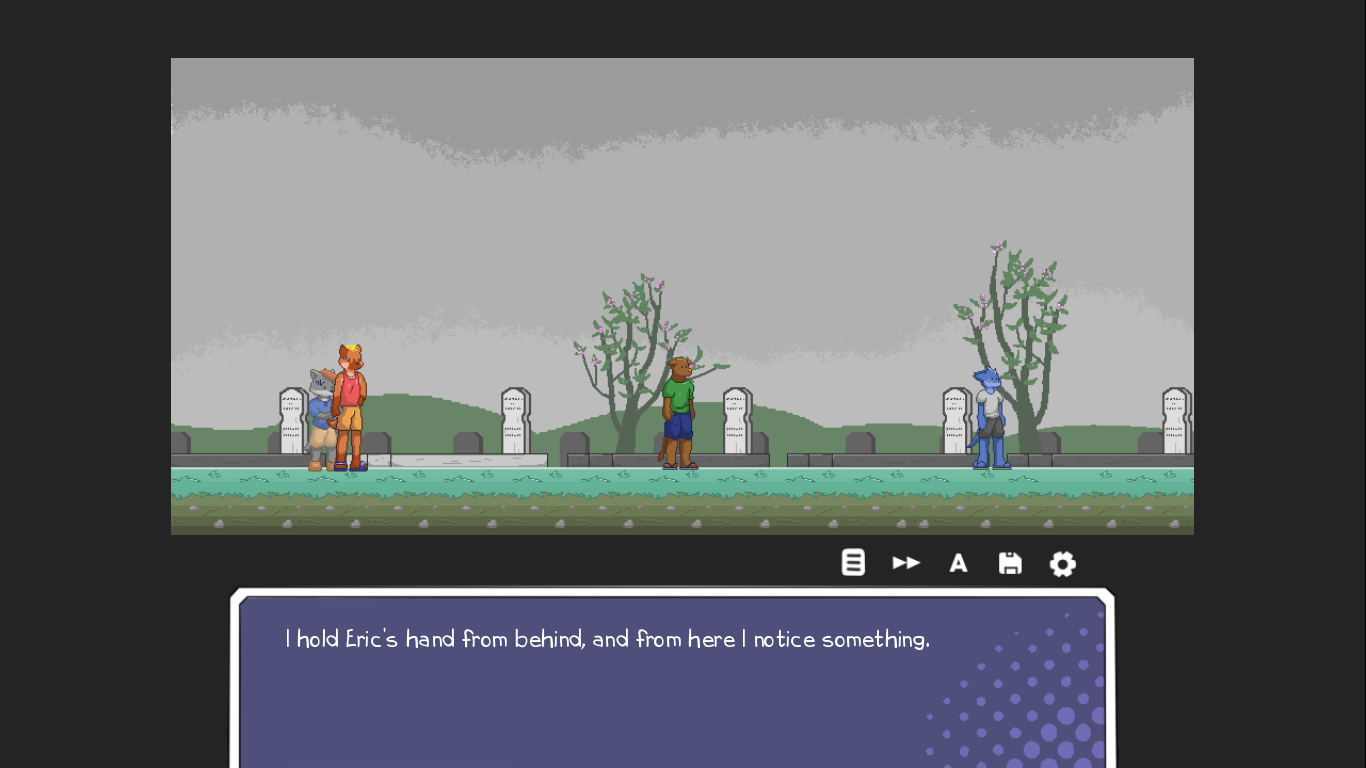Viewport: 1366px width, 768px height.
Task: Activate skip mode with the fast-forward icon
Action: (x=906, y=562)
